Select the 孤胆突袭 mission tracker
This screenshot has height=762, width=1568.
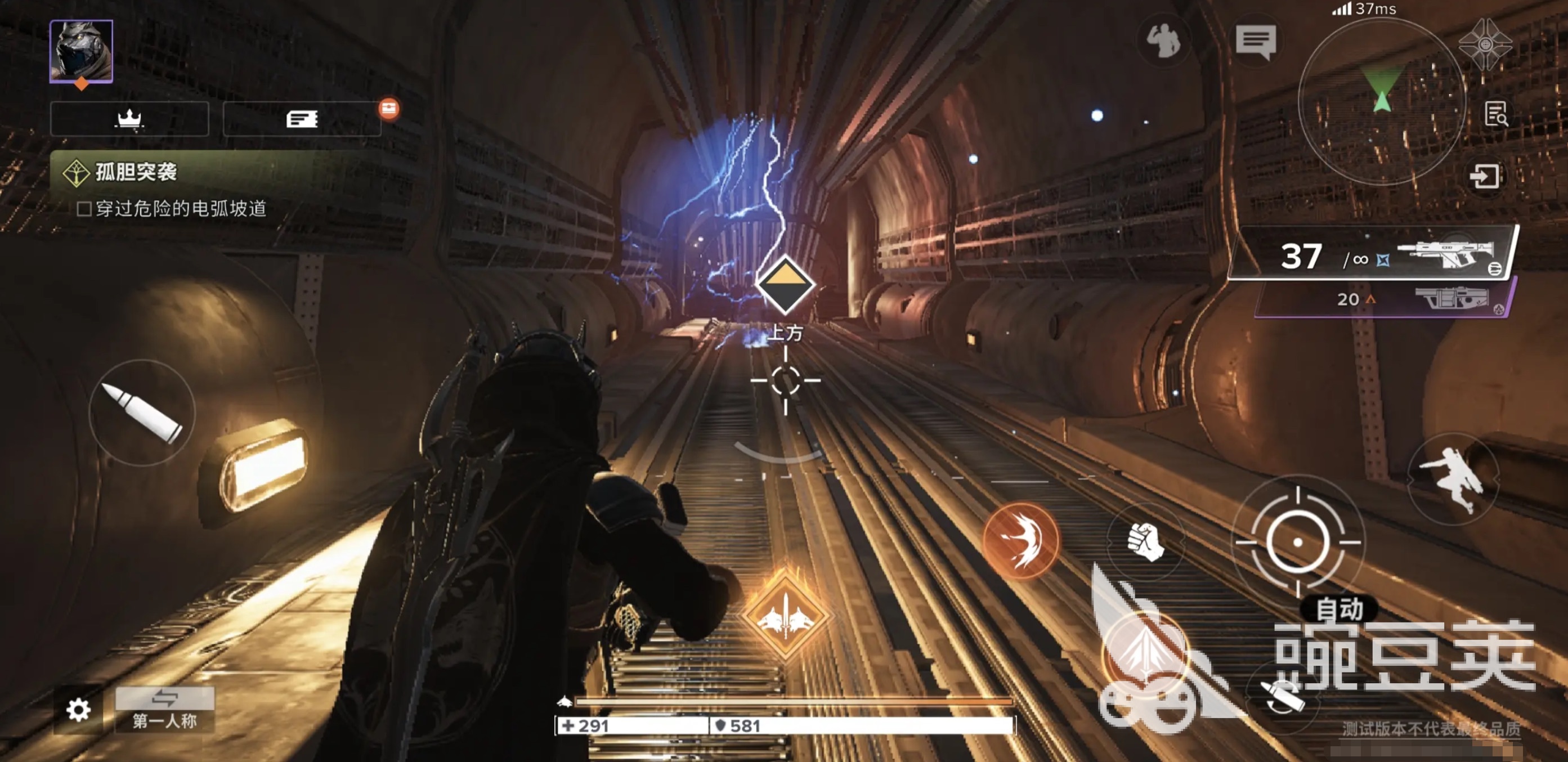click(136, 172)
